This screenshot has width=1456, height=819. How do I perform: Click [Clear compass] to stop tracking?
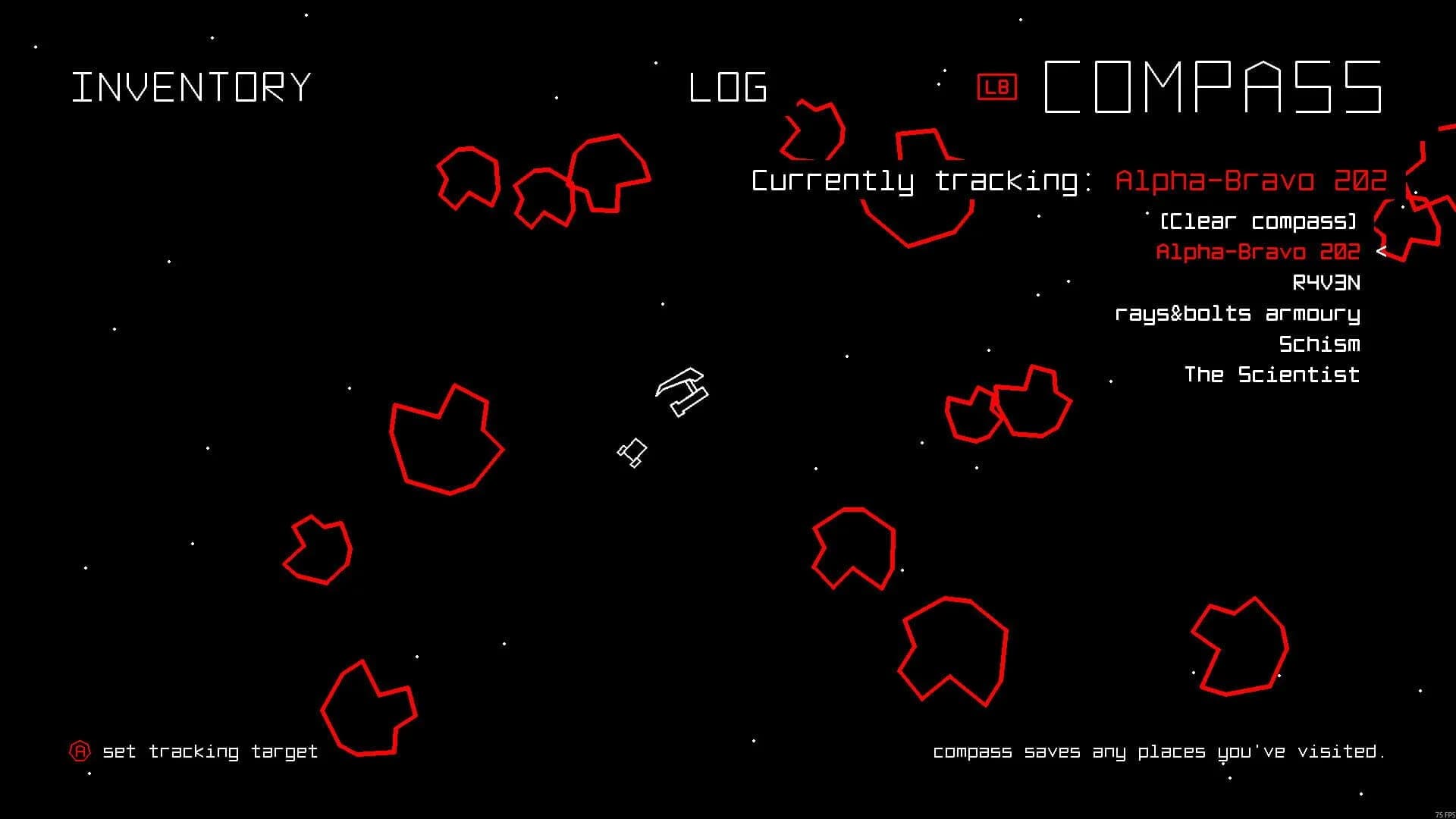tap(1257, 221)
